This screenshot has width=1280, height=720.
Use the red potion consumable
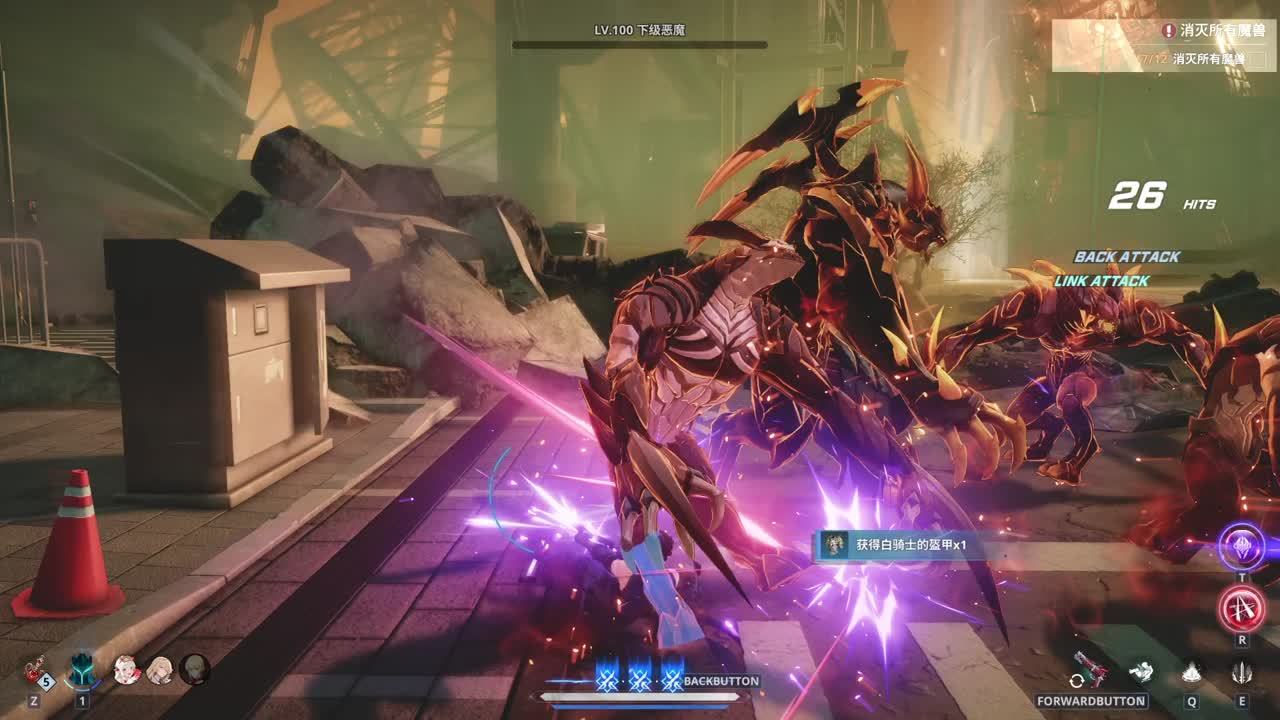pyautogui.click(x=36, y=668)
